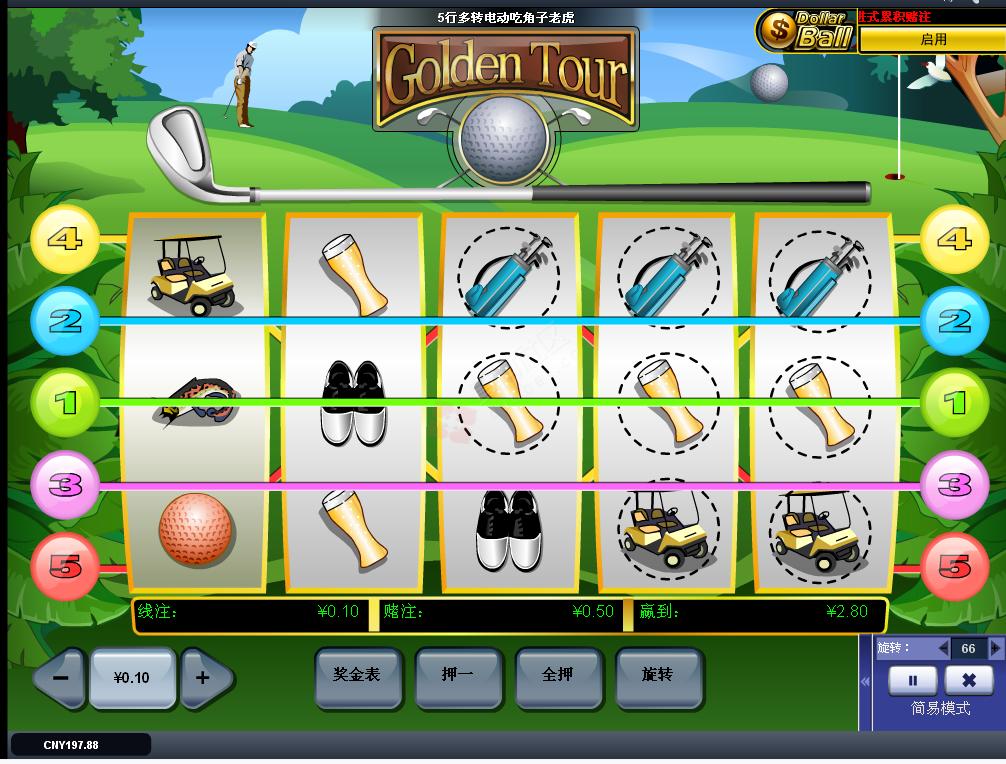Cancel auto spin with X button

point(968,681)
